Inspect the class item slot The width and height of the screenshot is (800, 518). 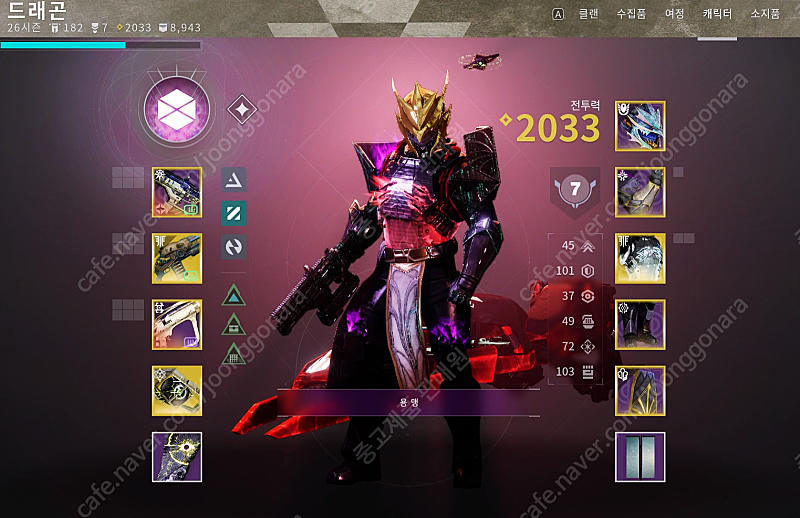pyautogui.click(x=640, y=390)
